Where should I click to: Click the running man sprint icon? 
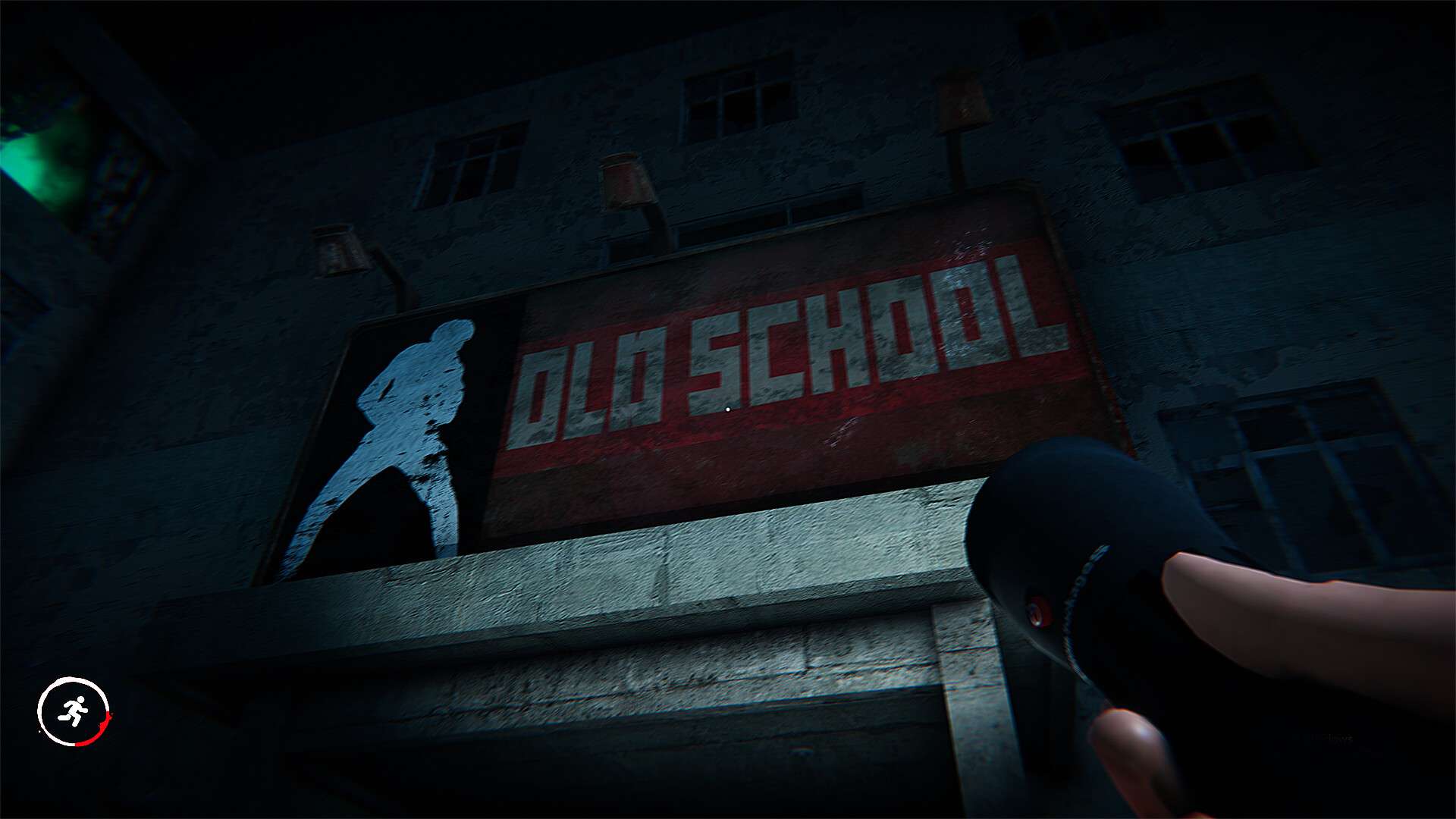(x=74, y=711)
